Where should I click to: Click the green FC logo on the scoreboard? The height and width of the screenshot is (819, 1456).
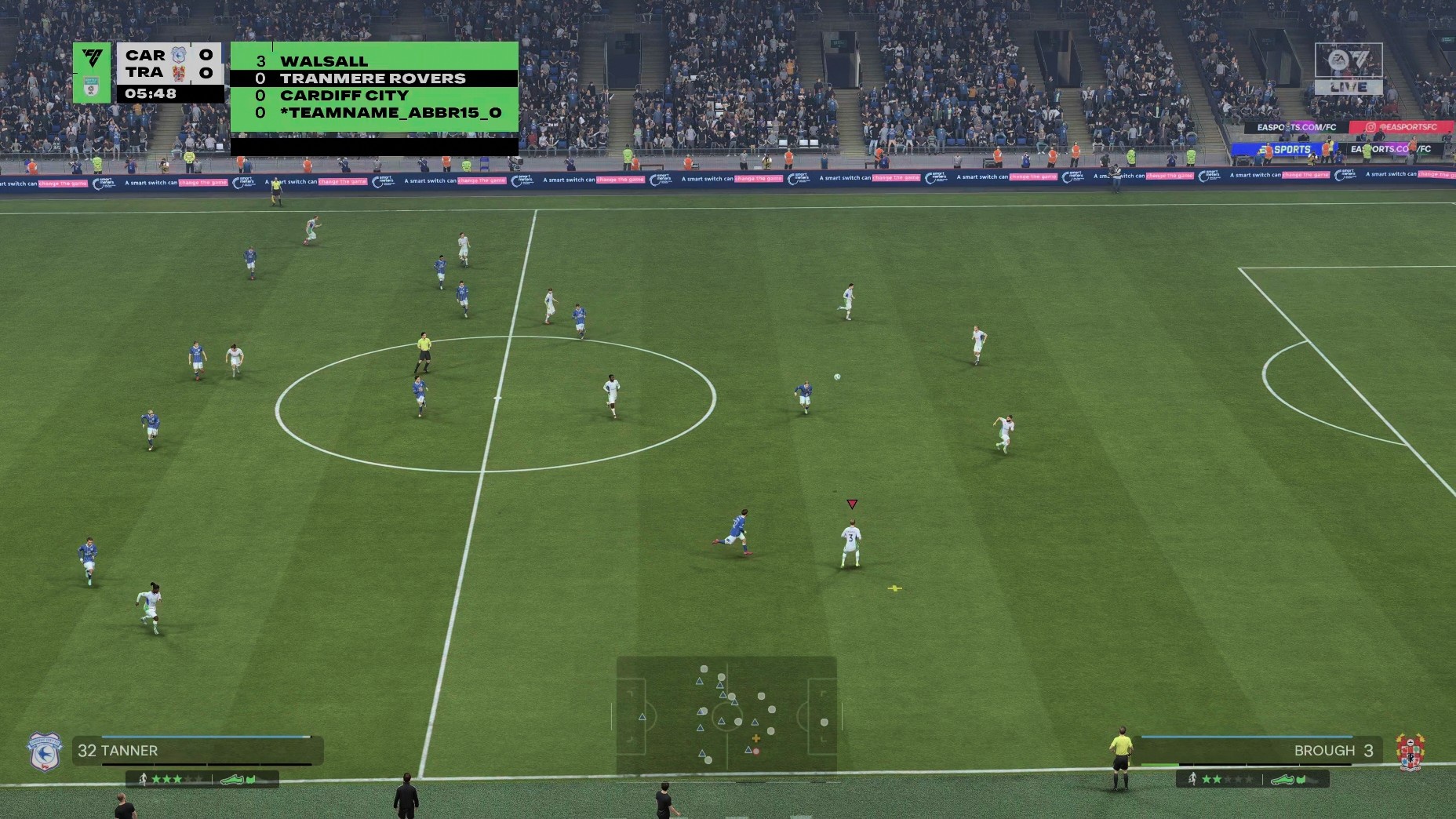pyautogui.click(x=93, y=60)
